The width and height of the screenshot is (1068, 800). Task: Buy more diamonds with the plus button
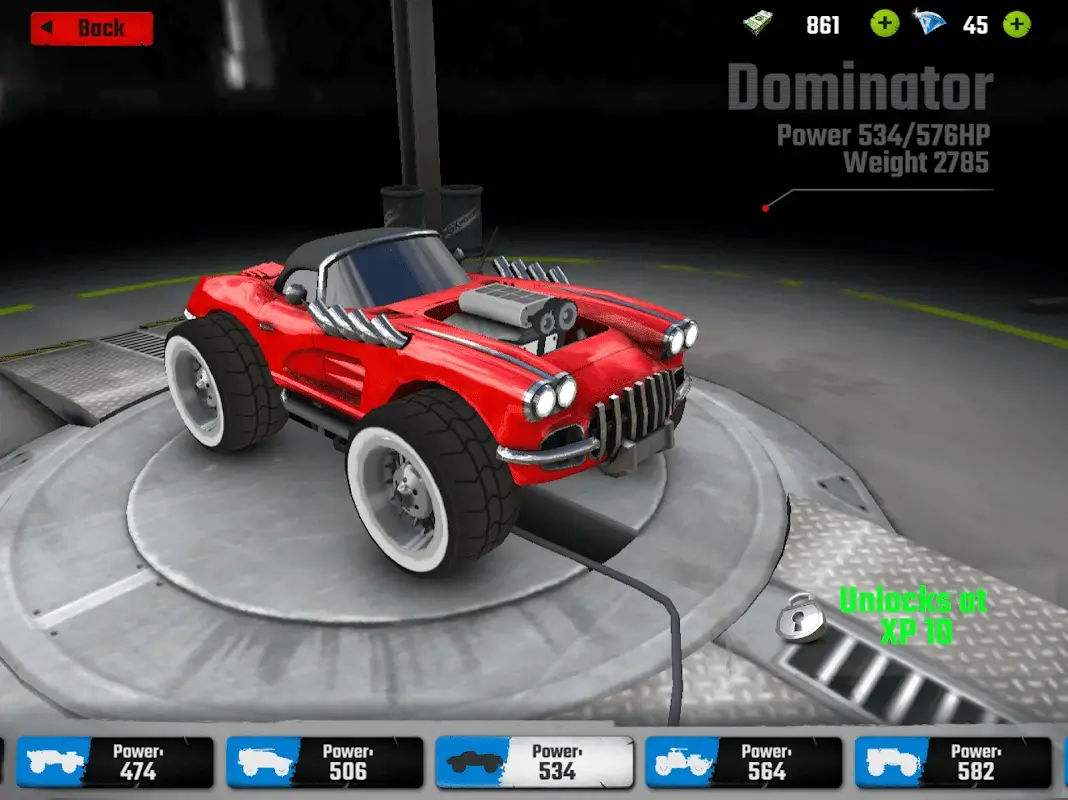(x=1016, y=24)
